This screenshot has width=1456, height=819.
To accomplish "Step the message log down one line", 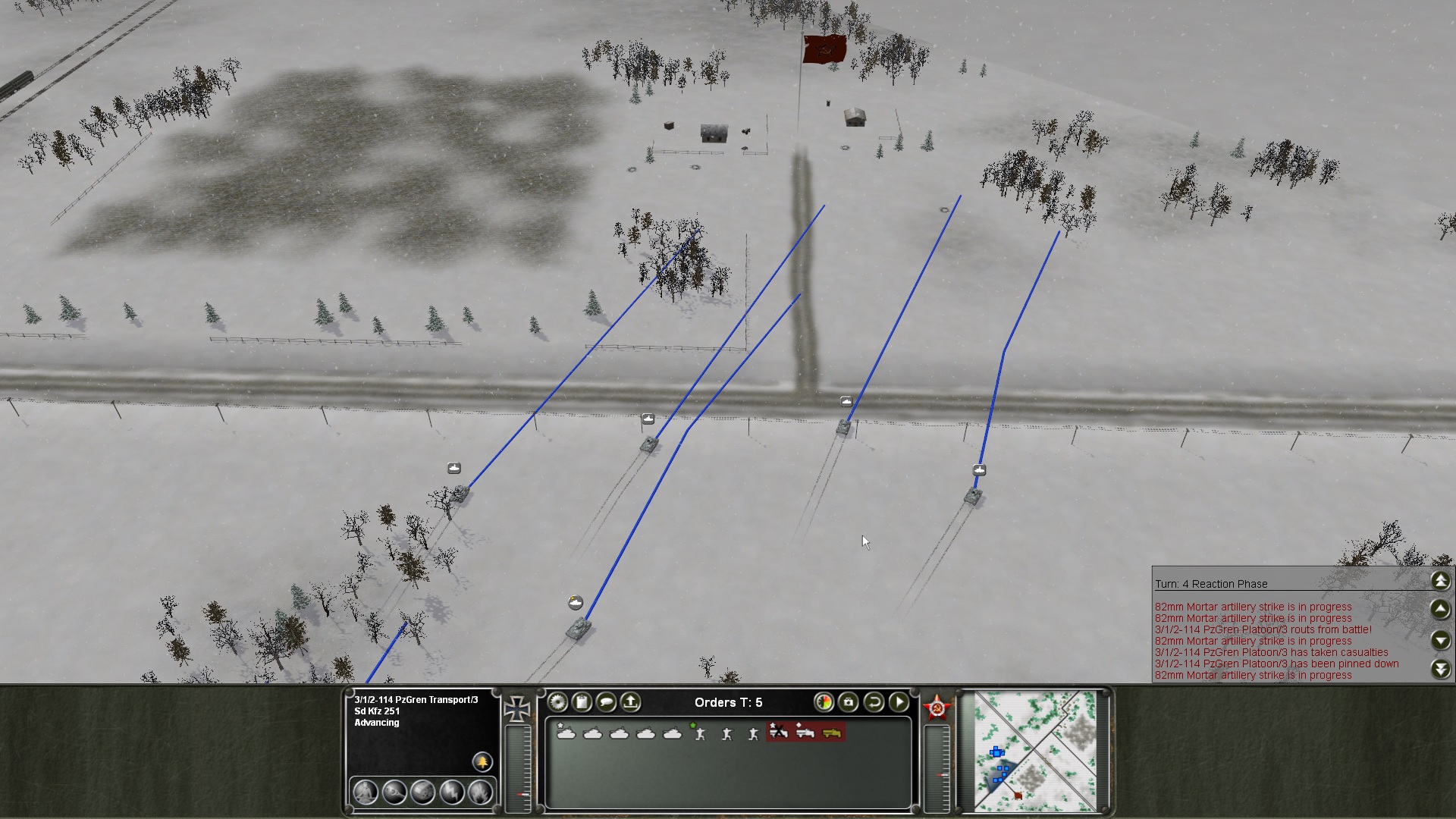I will (1441, 641).
